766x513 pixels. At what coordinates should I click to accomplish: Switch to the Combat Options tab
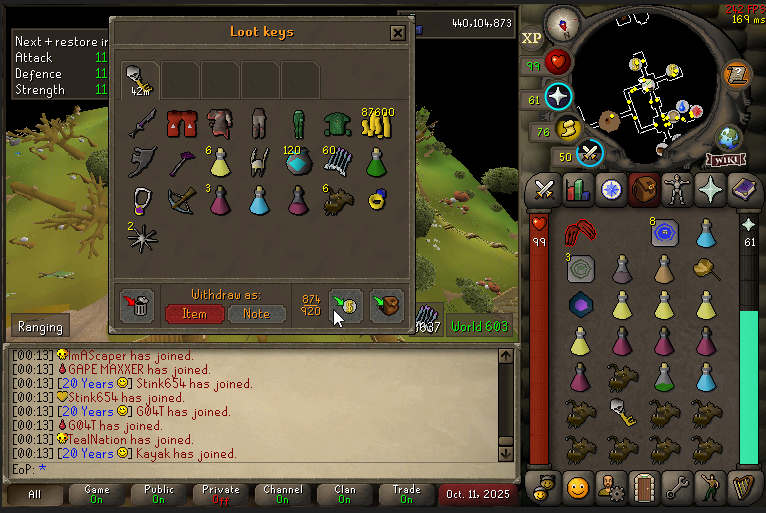[x=544, y=189]
